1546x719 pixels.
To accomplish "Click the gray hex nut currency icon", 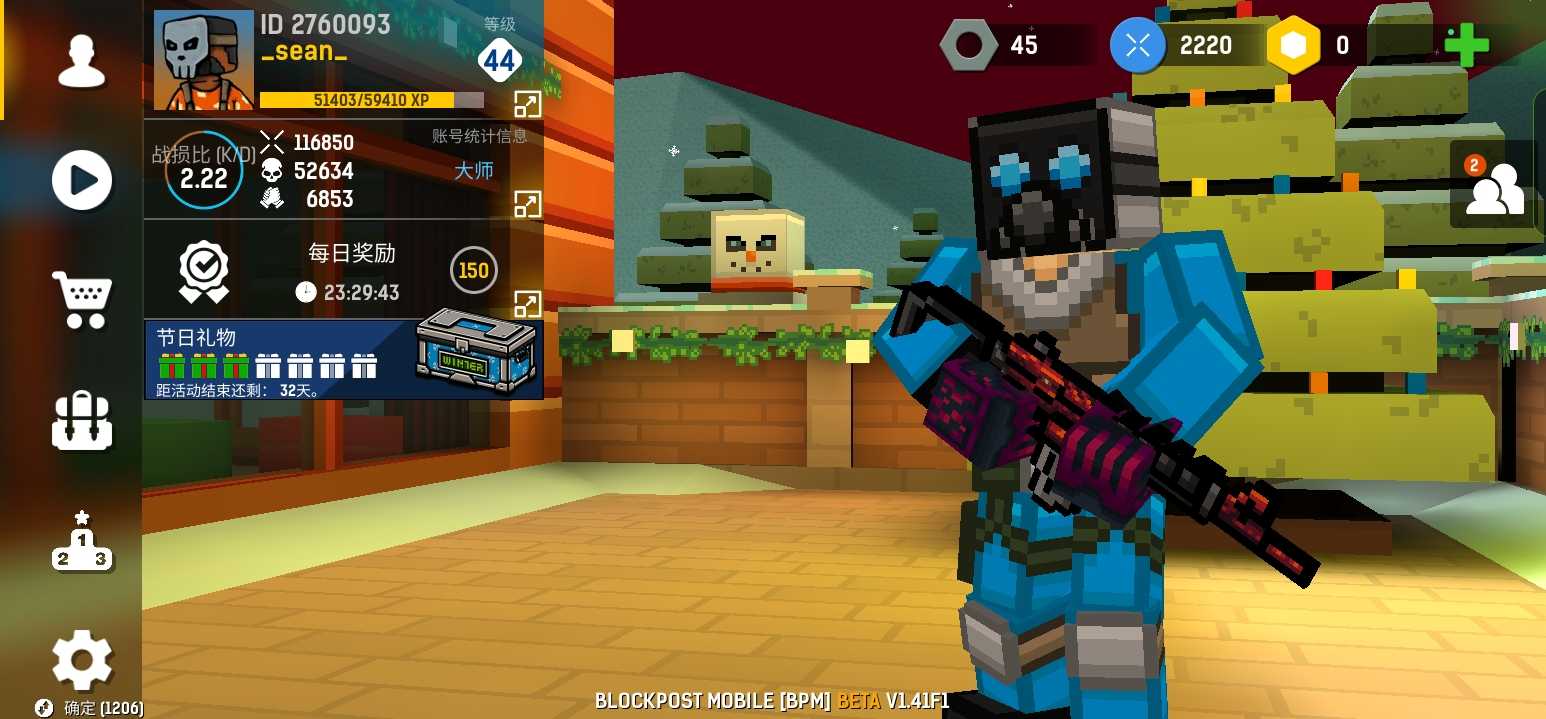I will 968,45.
